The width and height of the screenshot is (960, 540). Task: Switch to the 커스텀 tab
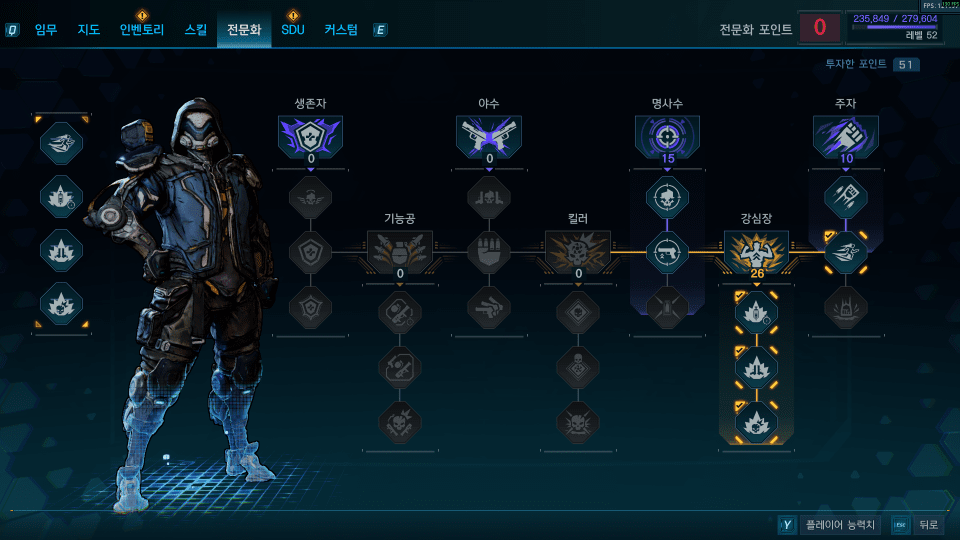[341, 30]
